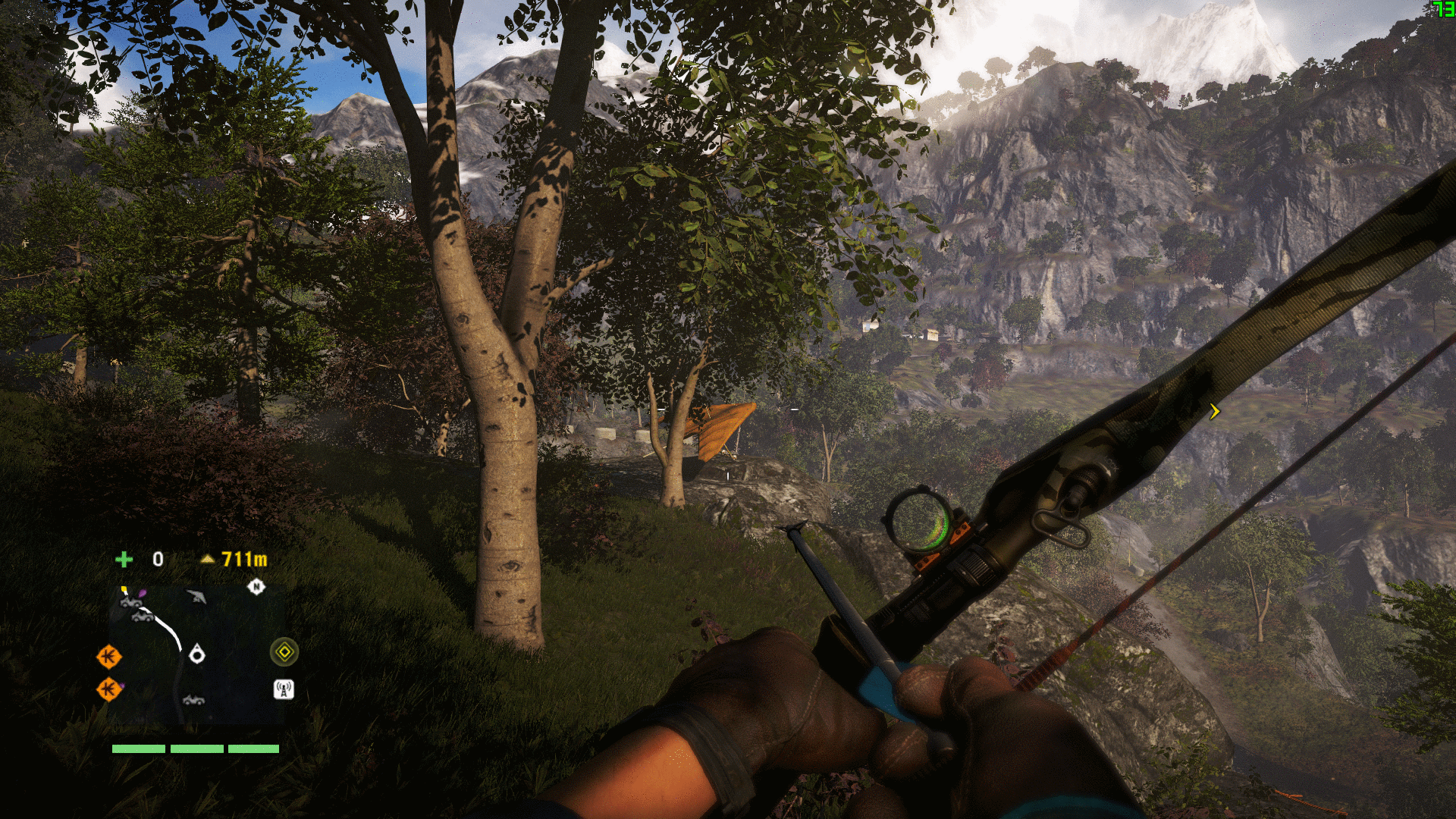Click the green healing syringe plus icon

[x=124, y=560]
